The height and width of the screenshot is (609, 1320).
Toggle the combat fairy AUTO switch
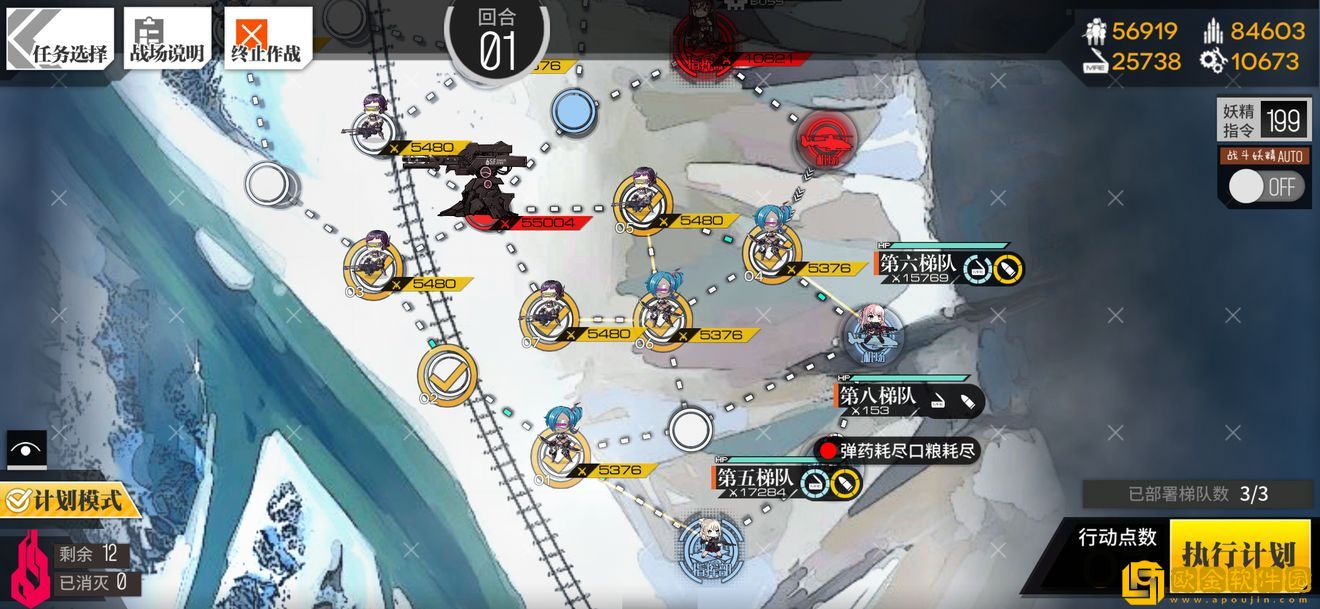coord(1265,187)
